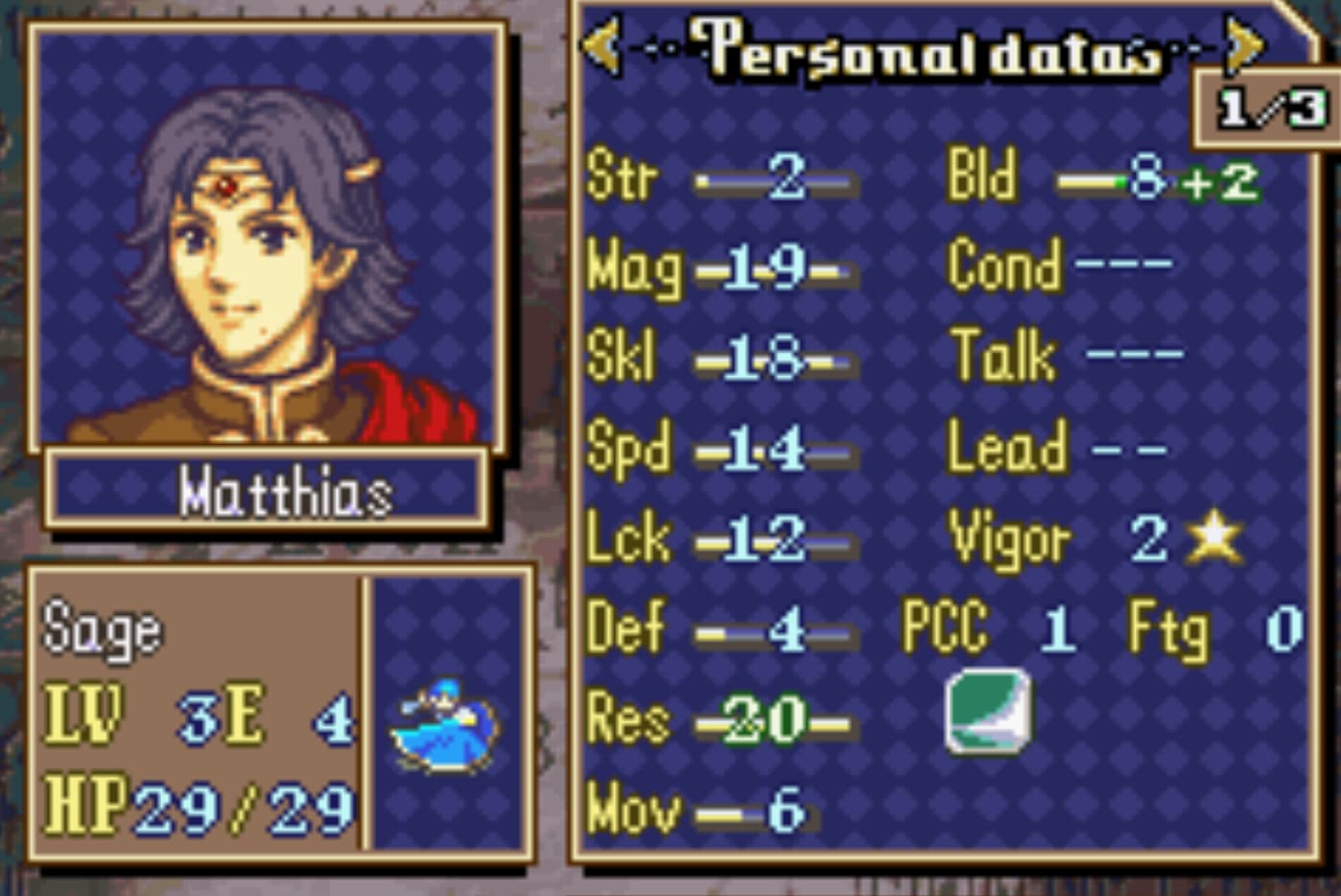1341x896 pixels.
Task: Click the left arrow beside Personal data
Action: 602,44
